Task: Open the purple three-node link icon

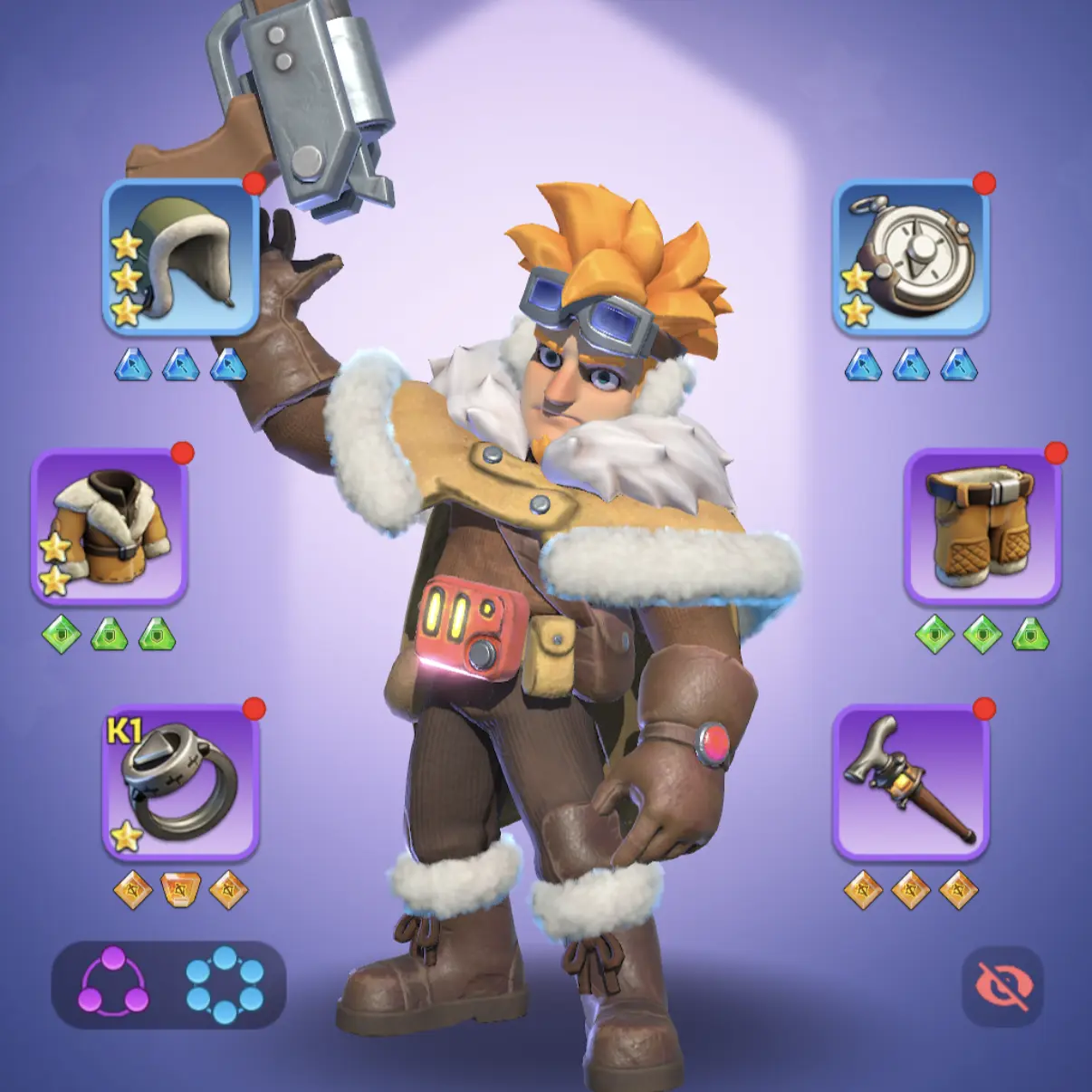Action: pos(113,984)
